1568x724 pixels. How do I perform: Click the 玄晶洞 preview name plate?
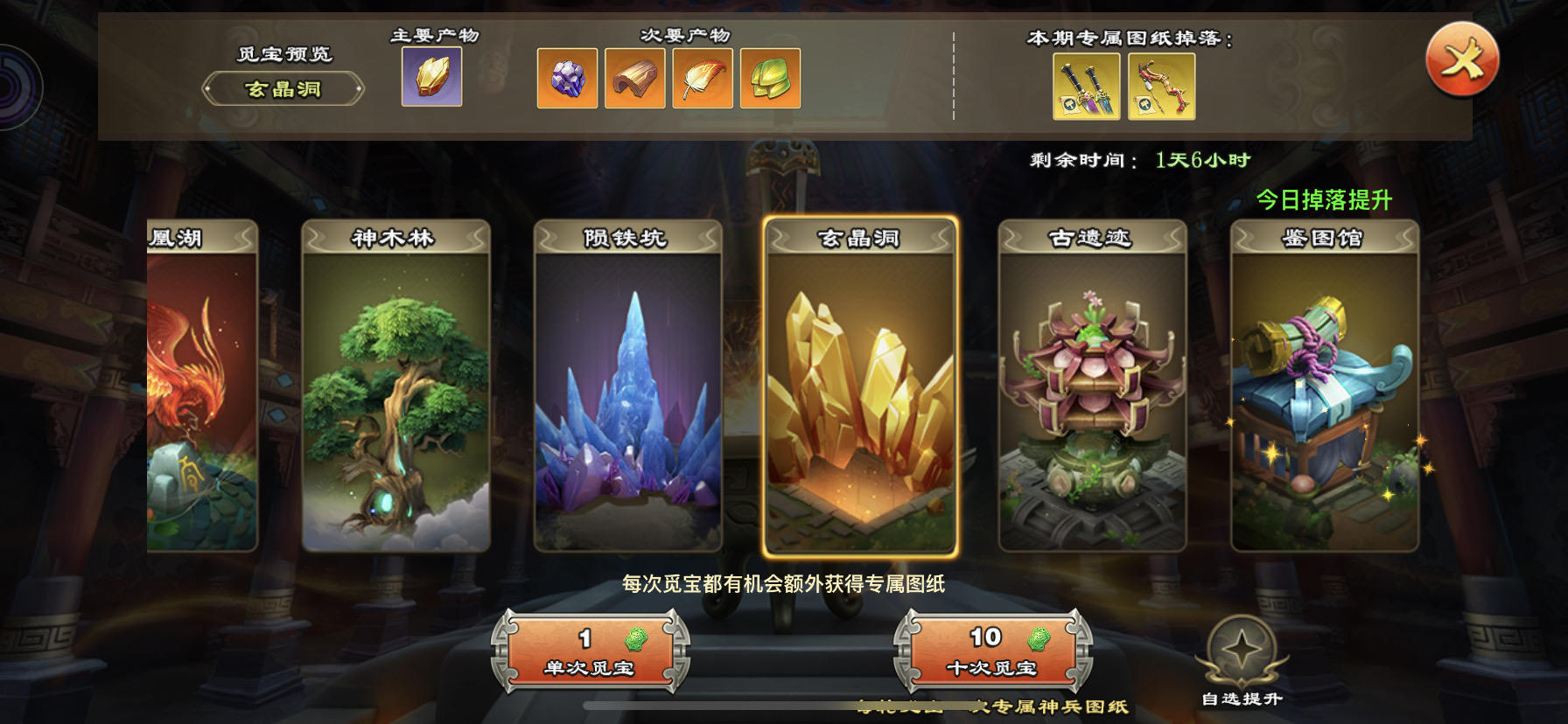(283, 88)
